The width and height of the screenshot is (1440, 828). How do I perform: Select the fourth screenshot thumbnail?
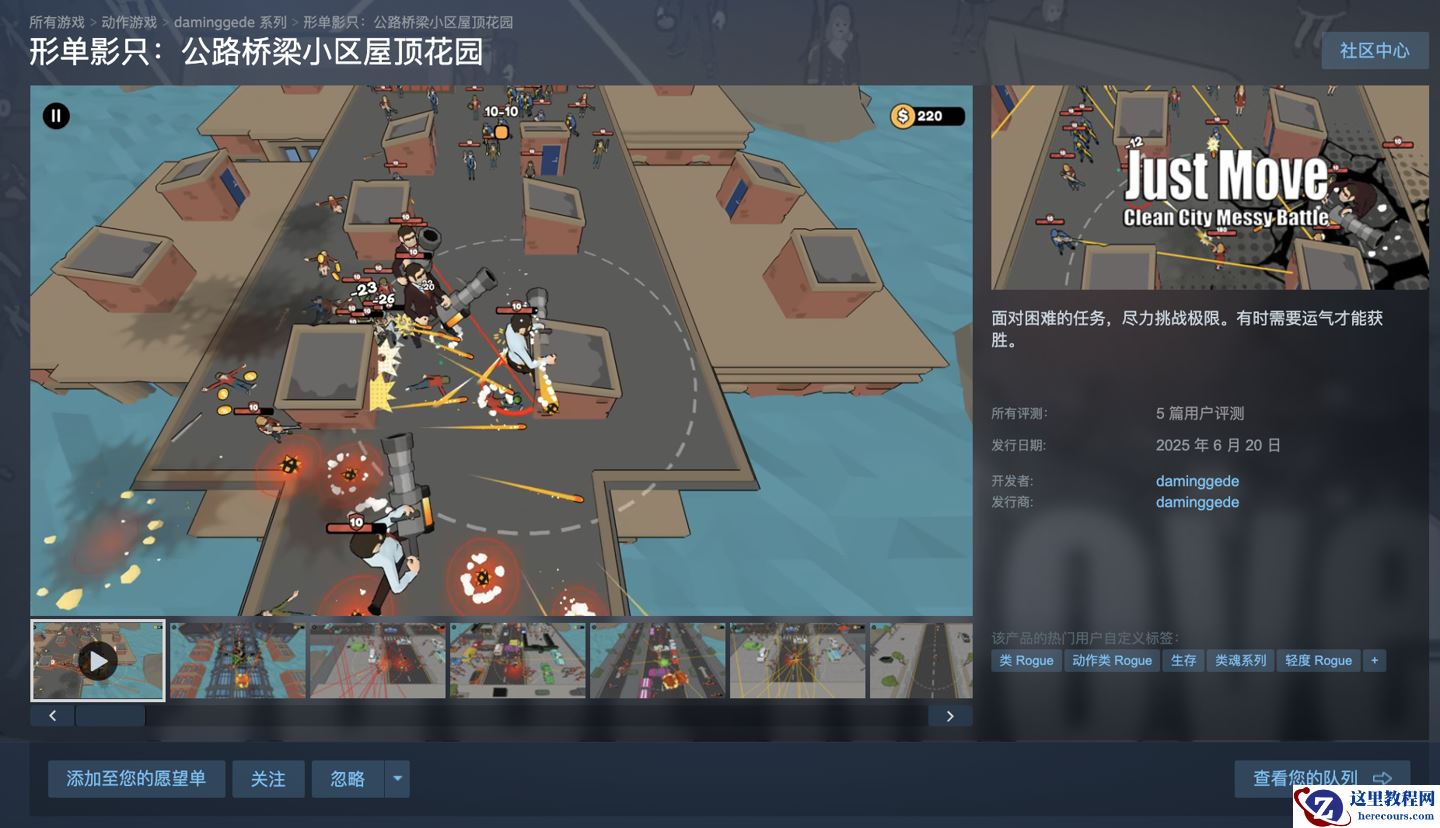(x=517, y=660)
